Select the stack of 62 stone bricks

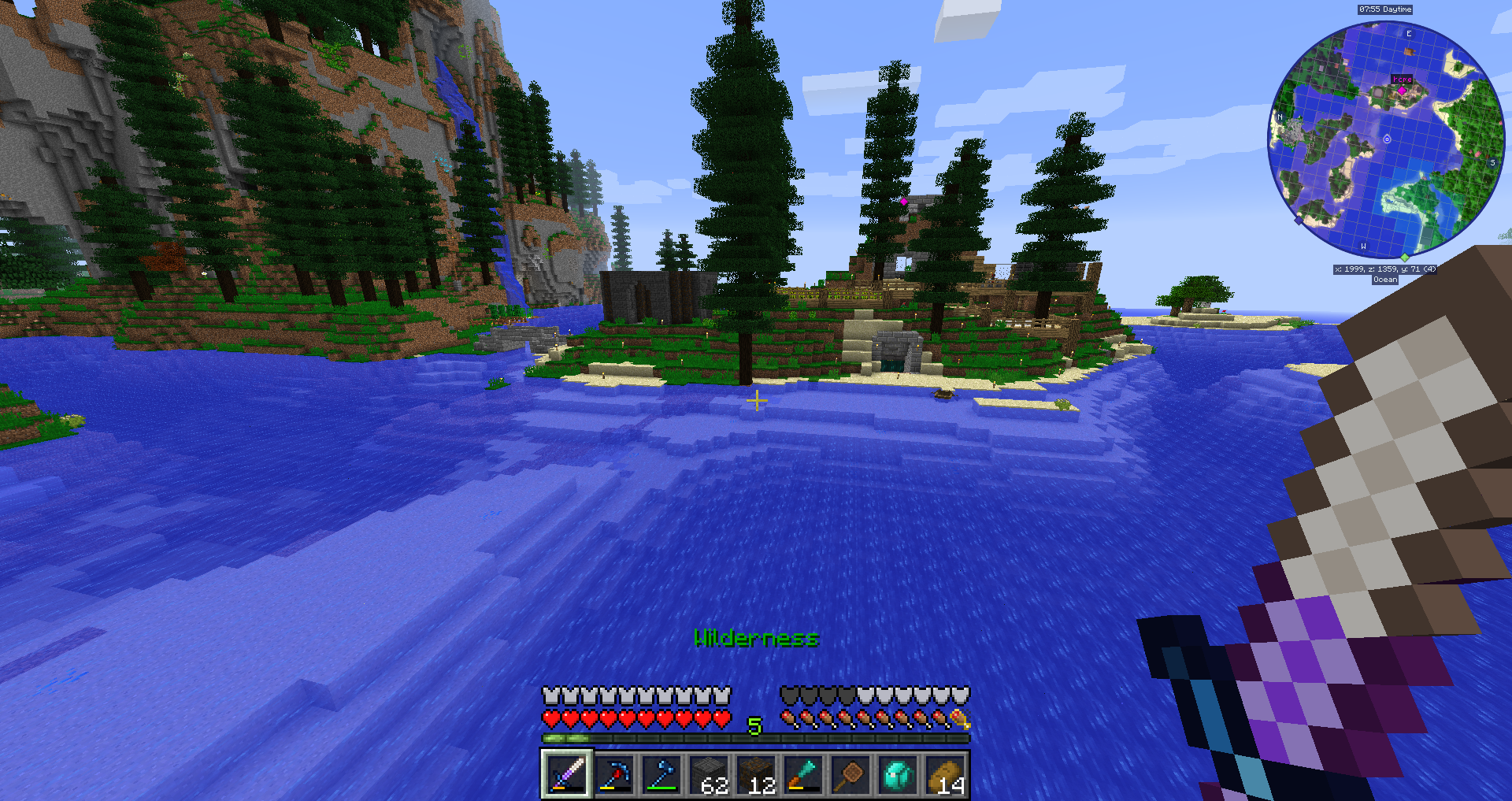point(708,774)
